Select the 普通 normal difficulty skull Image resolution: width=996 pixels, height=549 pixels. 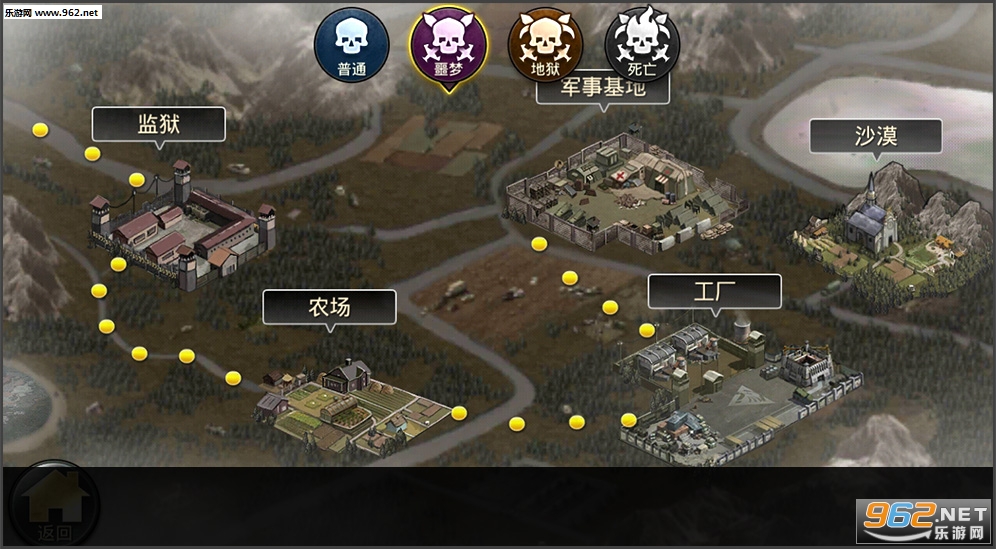point(351,46)
